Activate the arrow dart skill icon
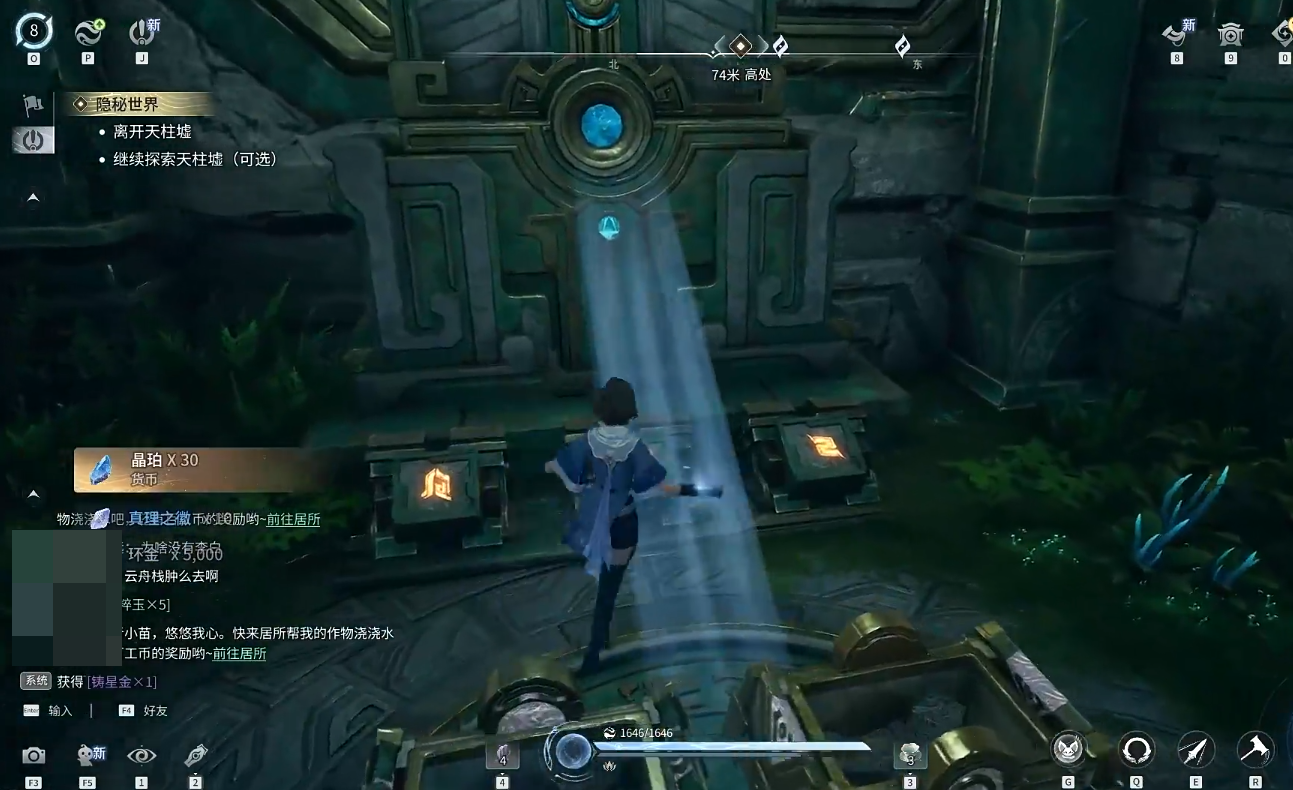 pos(1196,749)
